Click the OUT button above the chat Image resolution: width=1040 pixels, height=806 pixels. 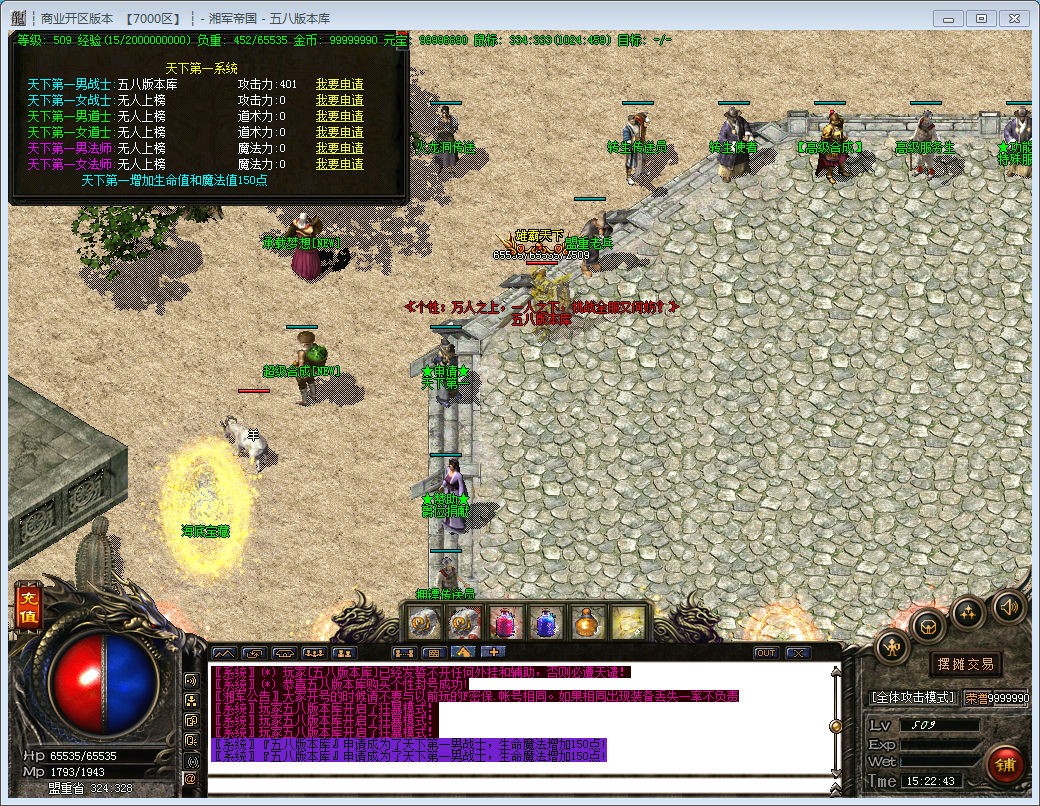click(765, 653)
